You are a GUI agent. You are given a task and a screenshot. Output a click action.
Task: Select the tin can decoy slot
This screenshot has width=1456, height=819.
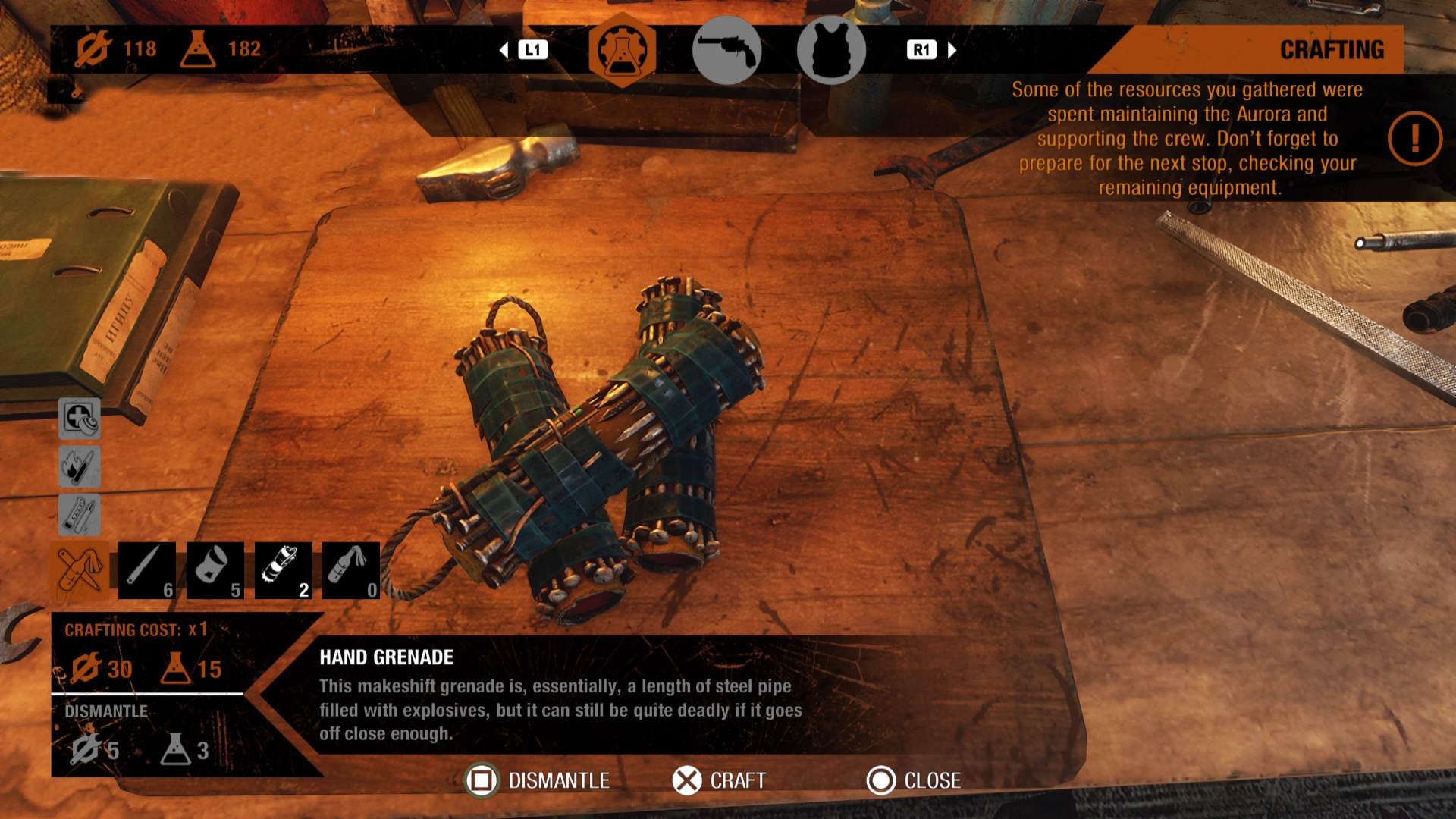coord(215,570)
